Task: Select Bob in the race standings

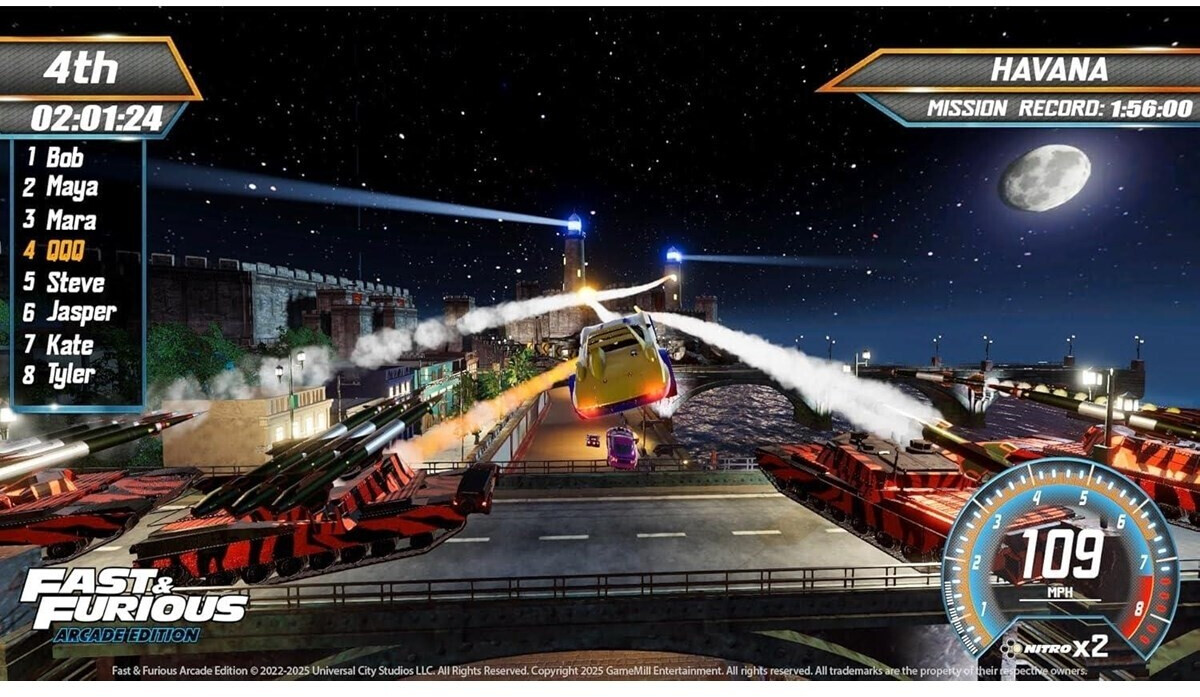Action: point(64,157)
